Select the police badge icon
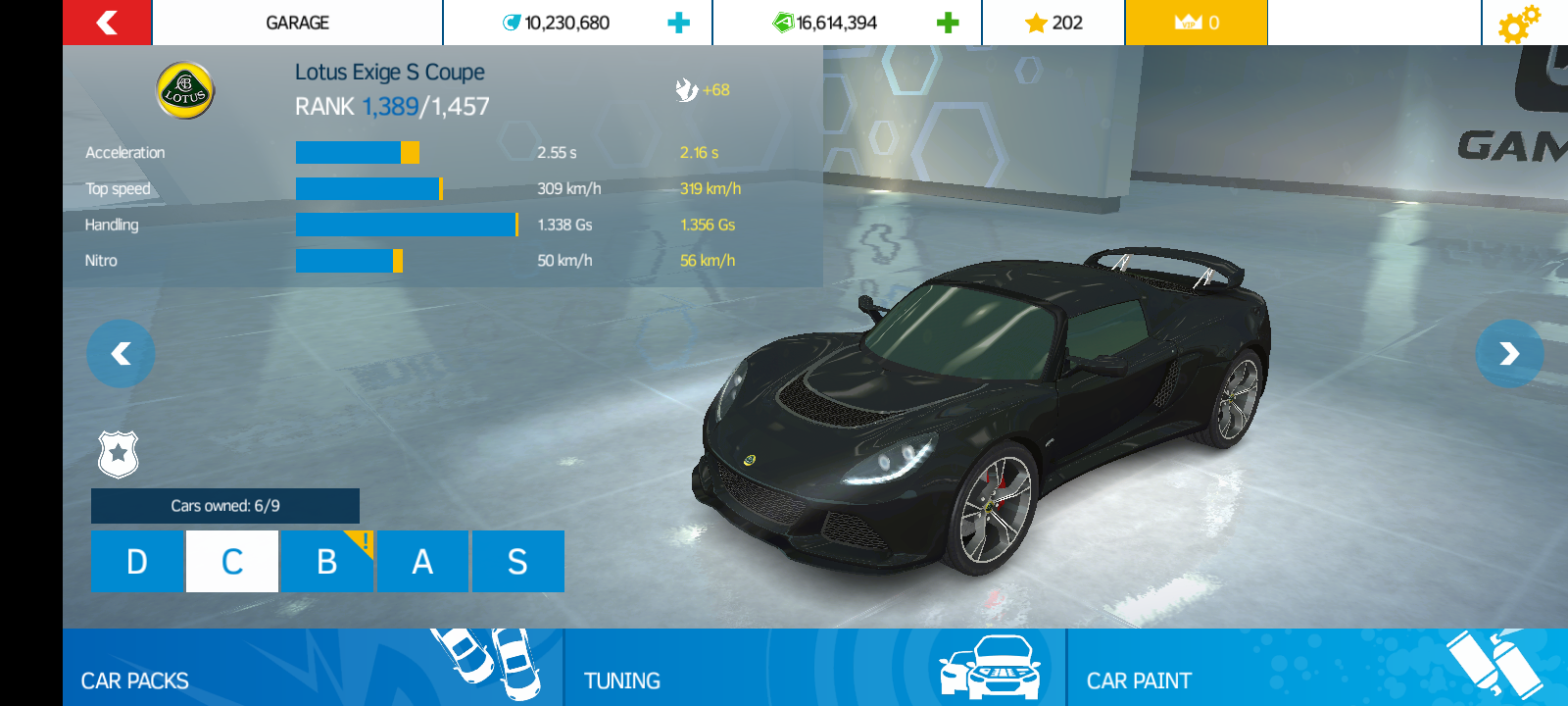Screen dimensions: 1568x706 click(118, 454)
